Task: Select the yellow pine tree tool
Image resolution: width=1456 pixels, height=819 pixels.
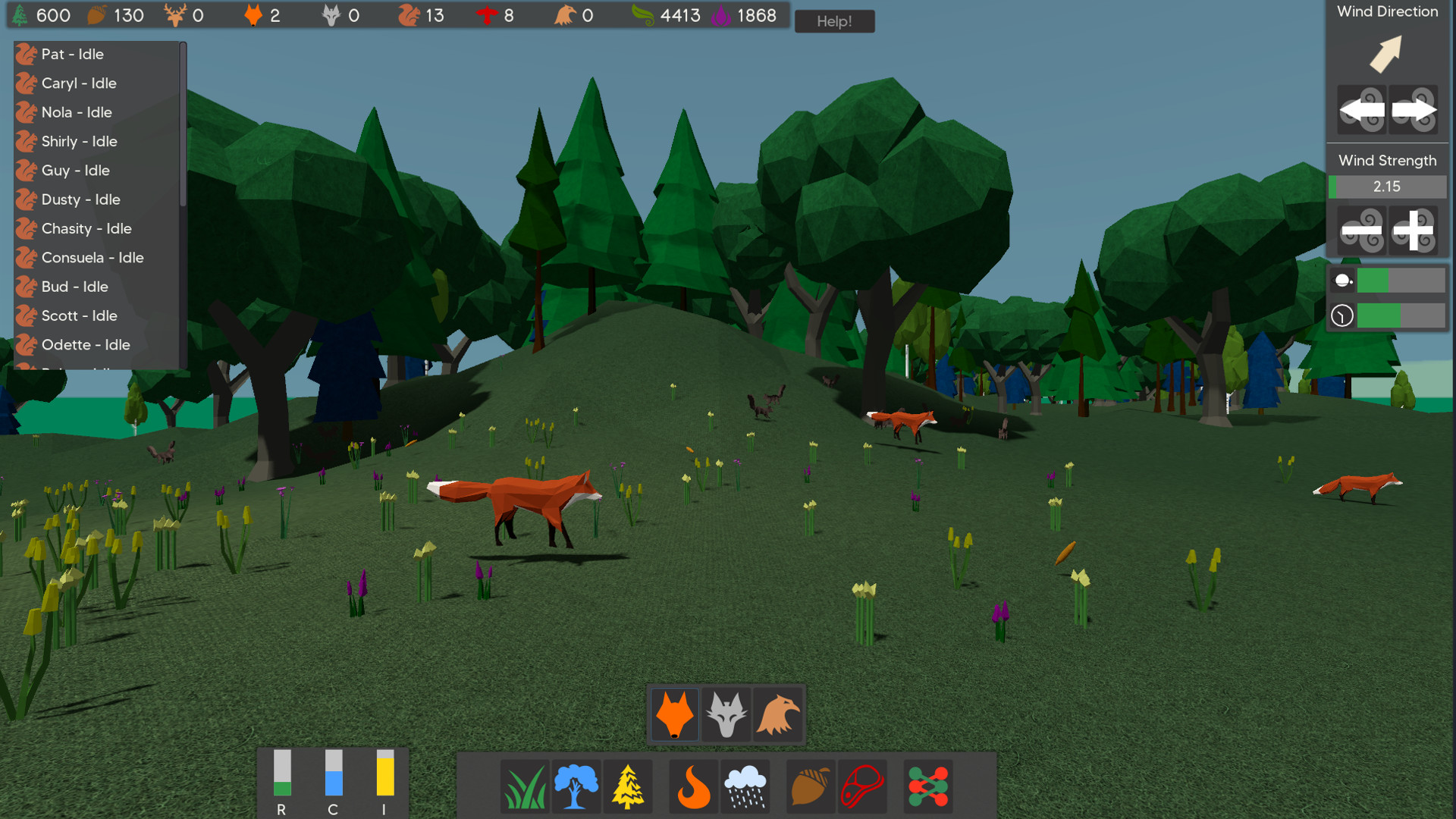Action: (628, 786)
